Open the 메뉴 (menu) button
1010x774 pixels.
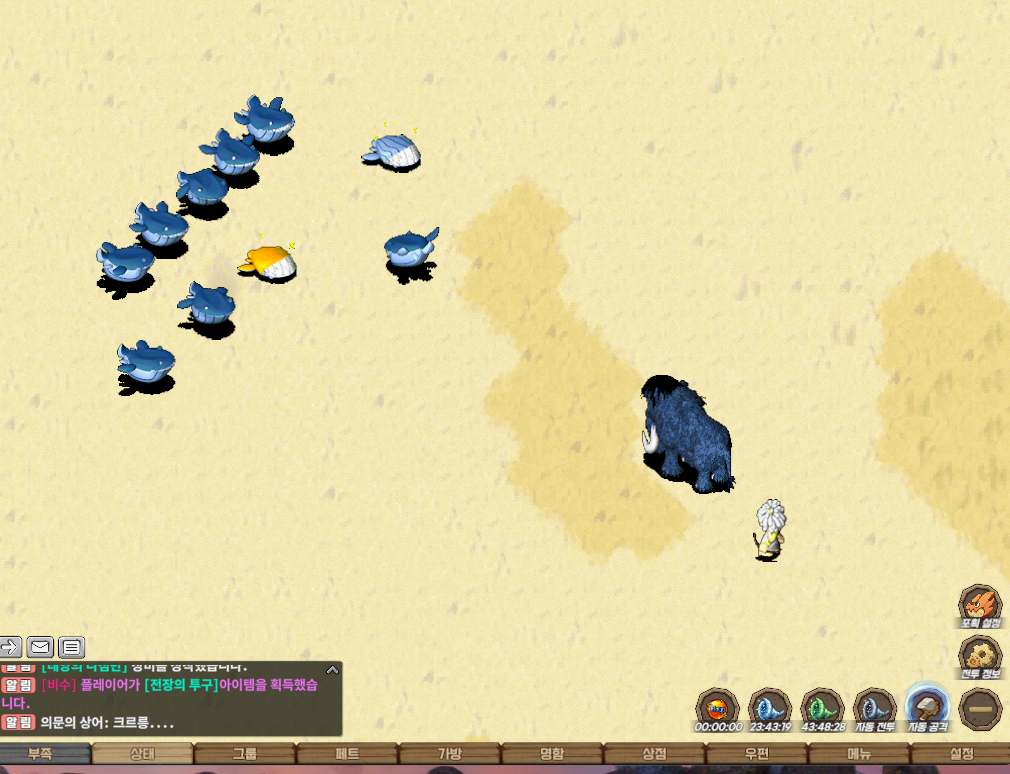pos(858,753)
